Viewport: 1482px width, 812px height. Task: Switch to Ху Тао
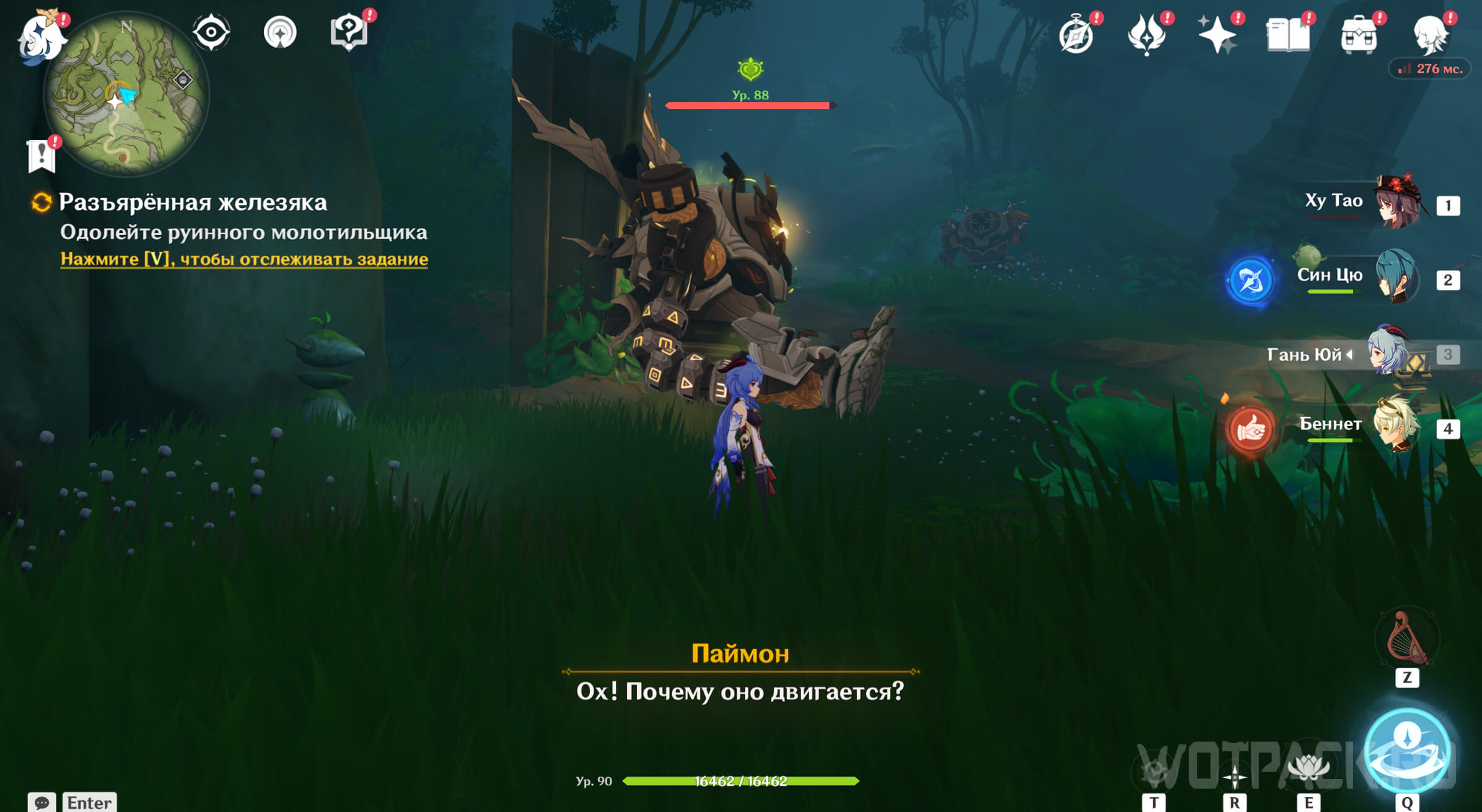(1397, 203)
